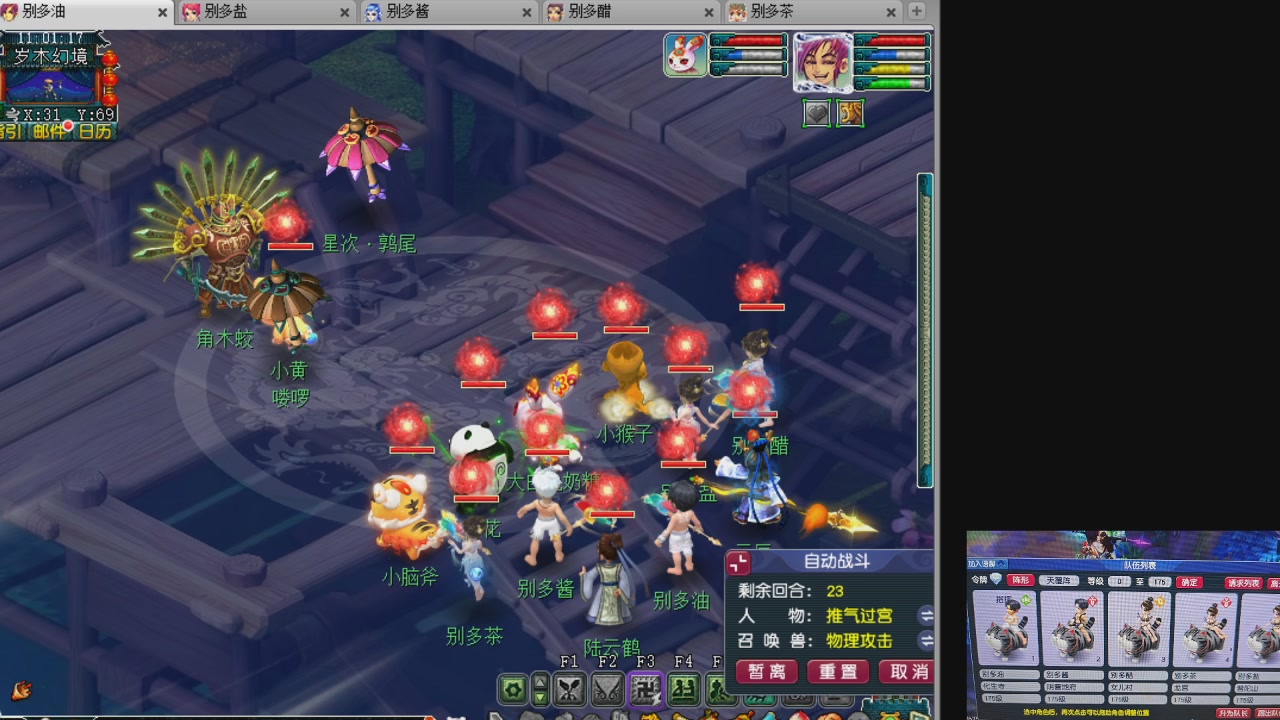Open the 推气过宫 character action dropdown

tap(925, 616)
